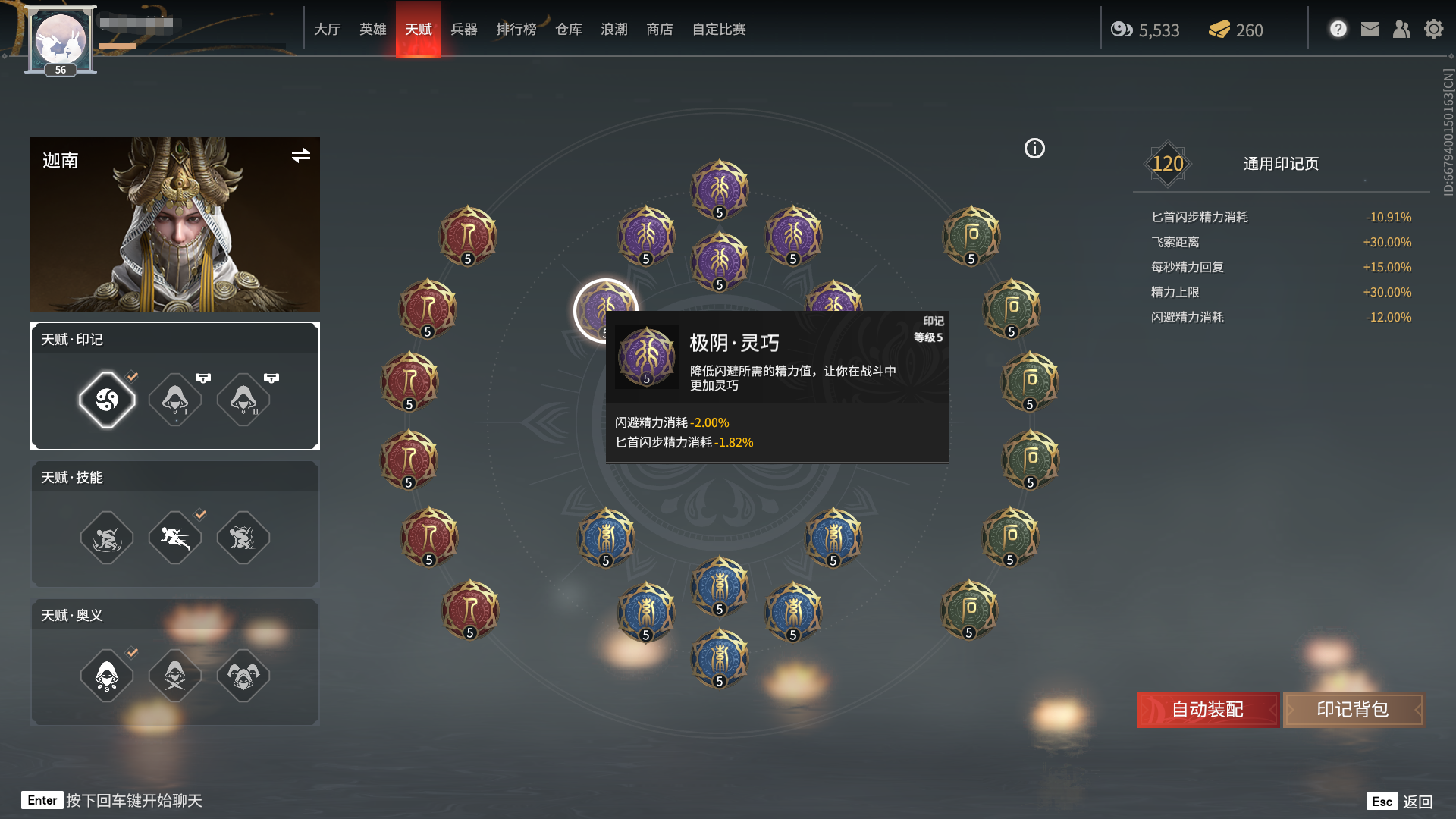Open the friends list icon
The height and width of the screenshot is (819, 1456).
click(1402, 29)
